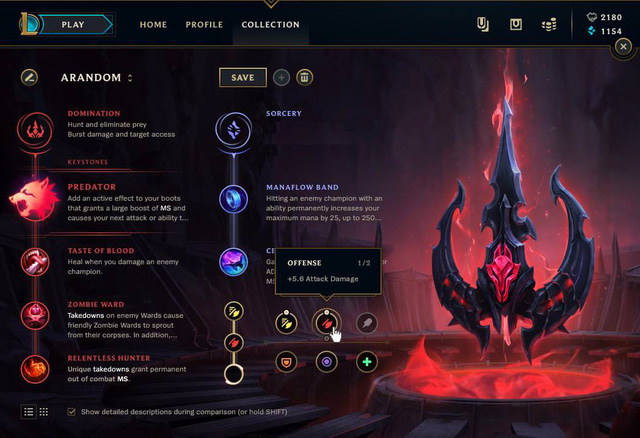Select the Domination path icon
The width and height of the screenshot is (640, 438).
coord(33,128)
